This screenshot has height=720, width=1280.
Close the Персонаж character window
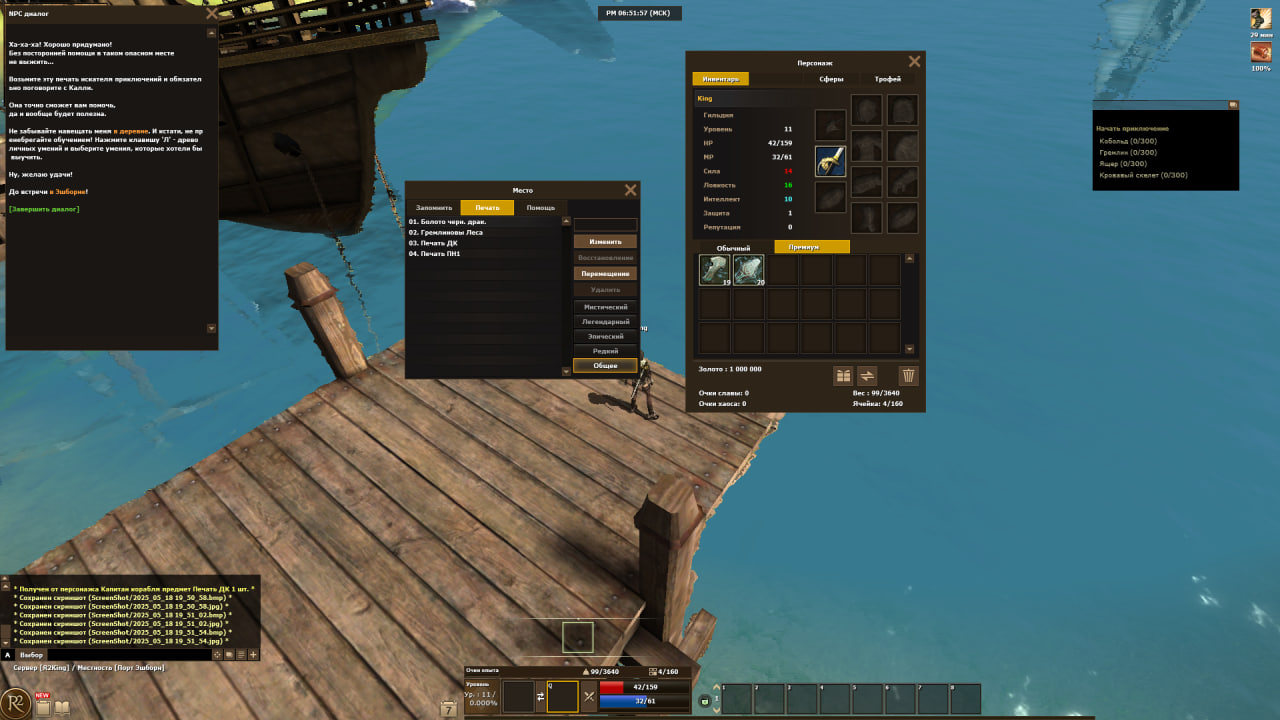pos(914,62)
